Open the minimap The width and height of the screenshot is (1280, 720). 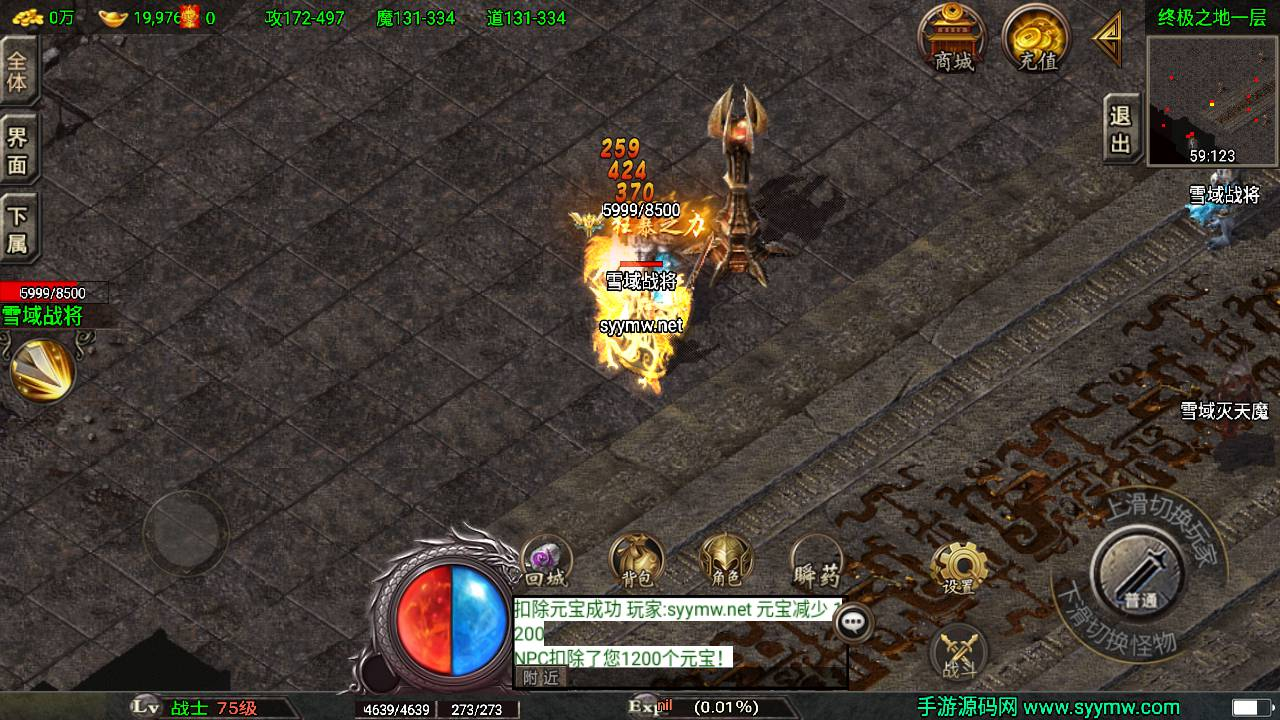[x=1211, y=100]
